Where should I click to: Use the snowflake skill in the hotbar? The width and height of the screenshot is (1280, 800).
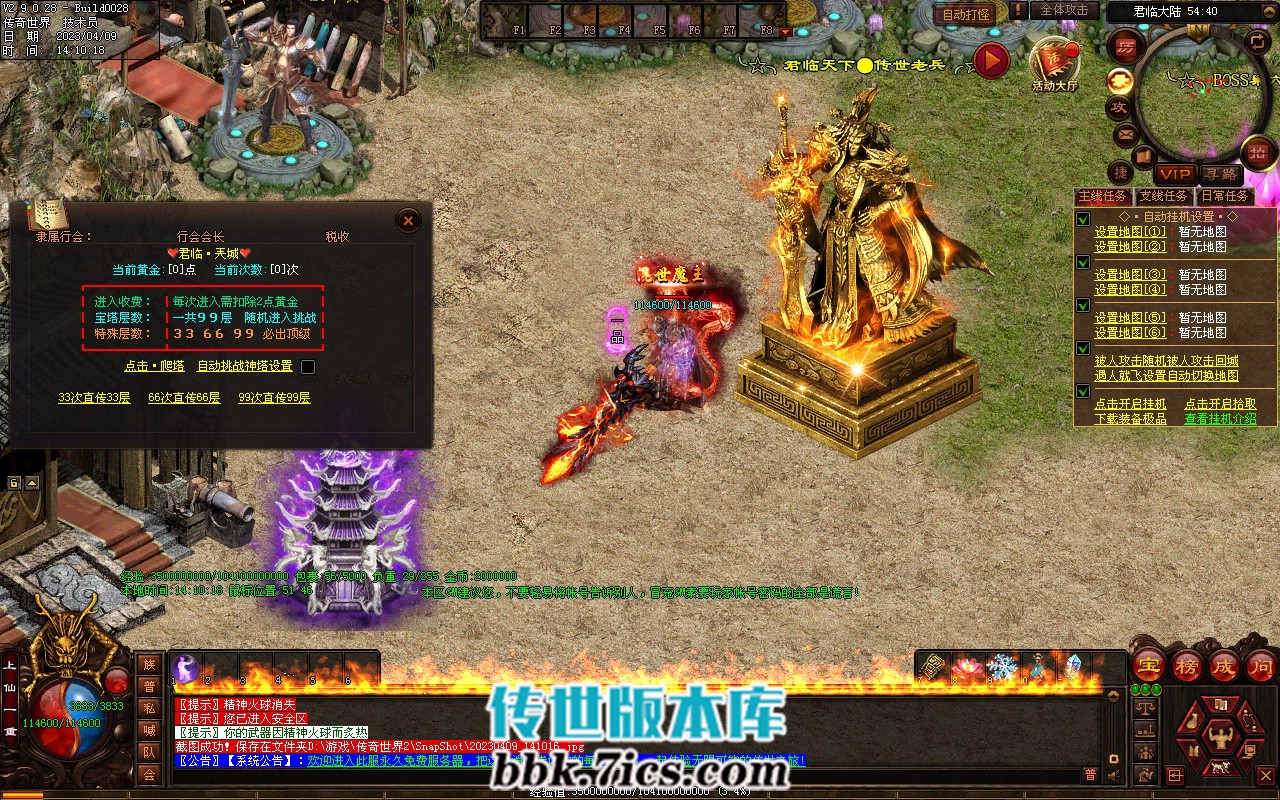coord(1002,667)
